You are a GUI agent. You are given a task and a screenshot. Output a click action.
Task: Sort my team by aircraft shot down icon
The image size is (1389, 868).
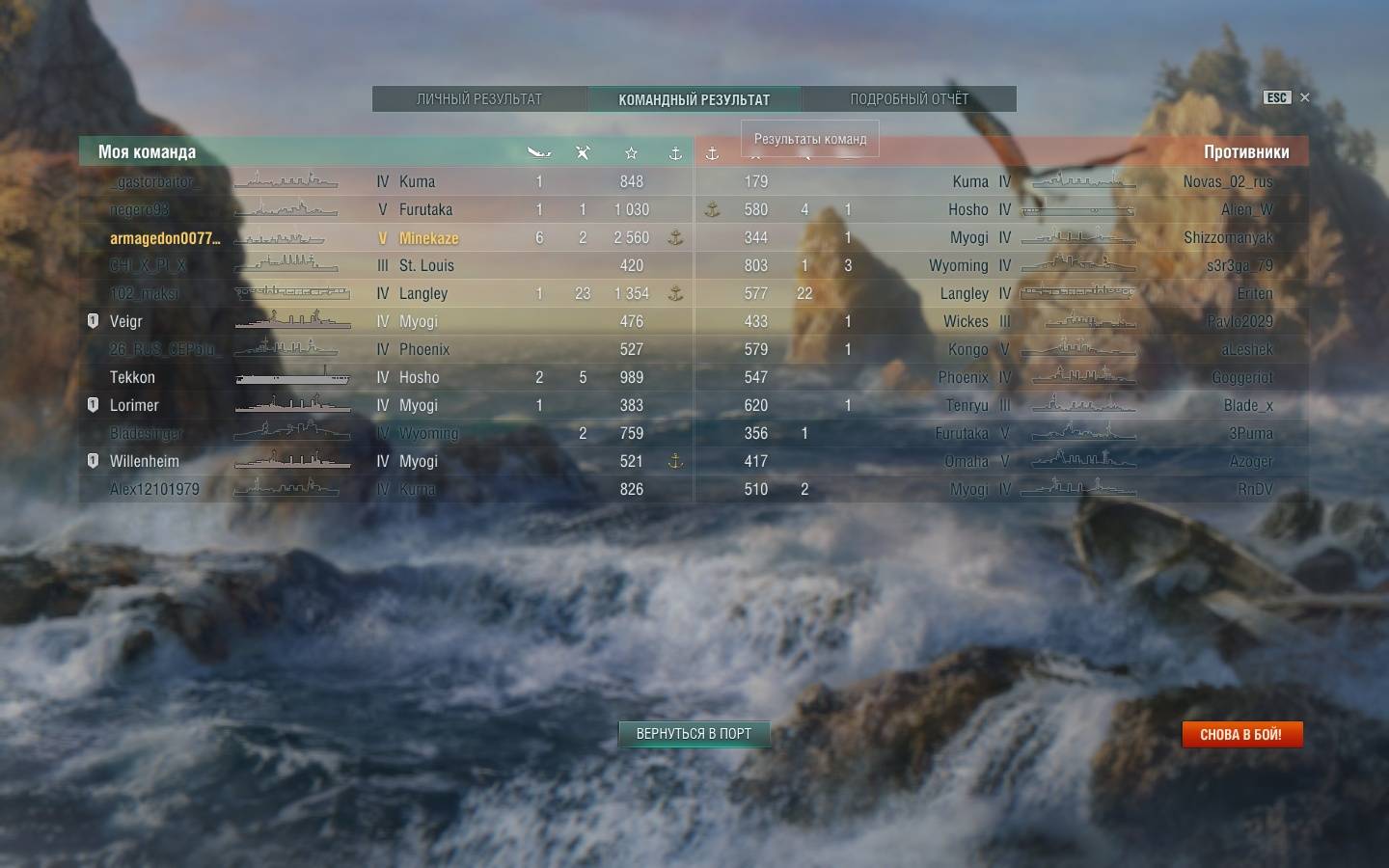tap(583, 152)
